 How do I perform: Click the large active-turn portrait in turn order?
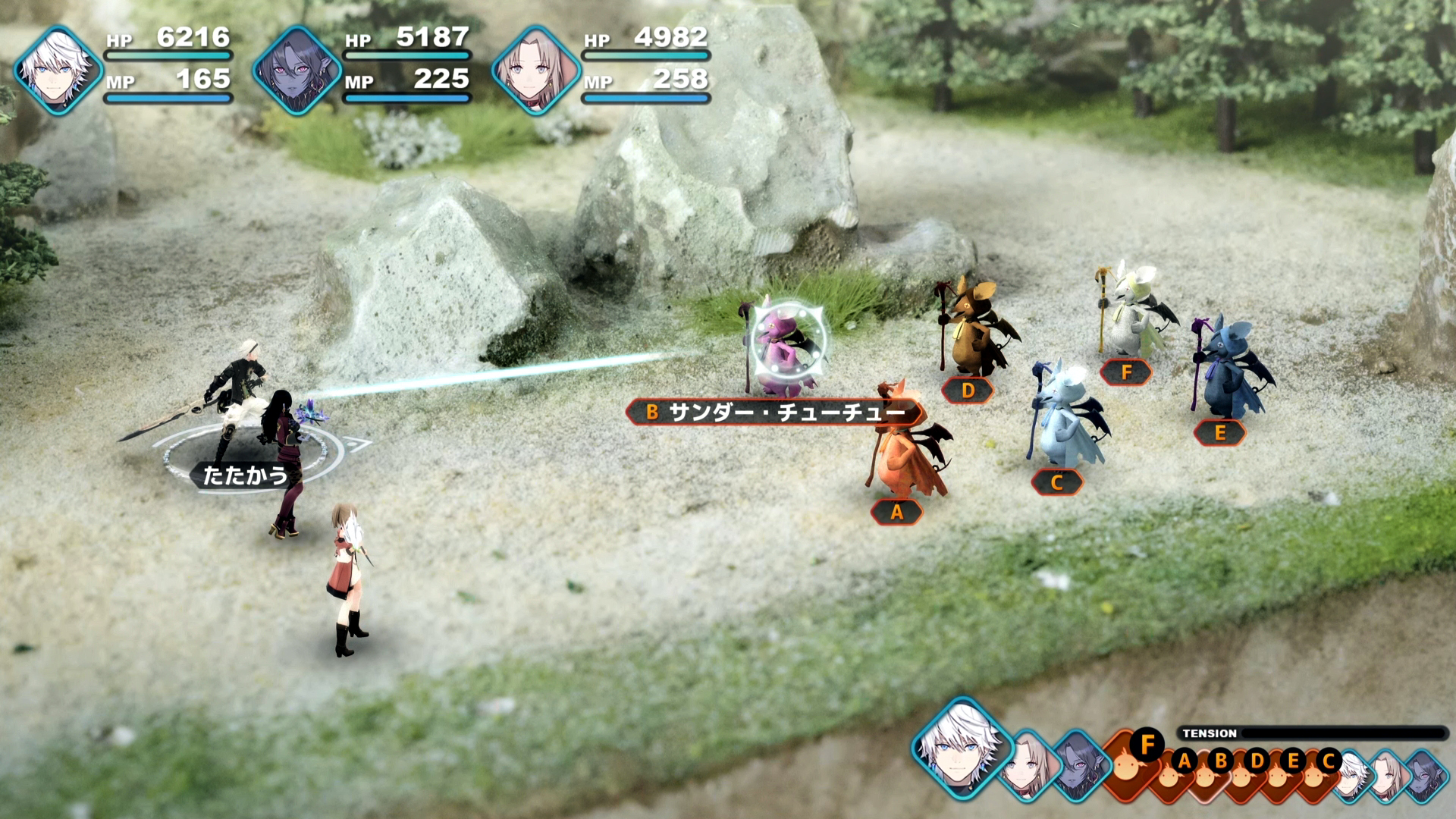tap(962, 747)
